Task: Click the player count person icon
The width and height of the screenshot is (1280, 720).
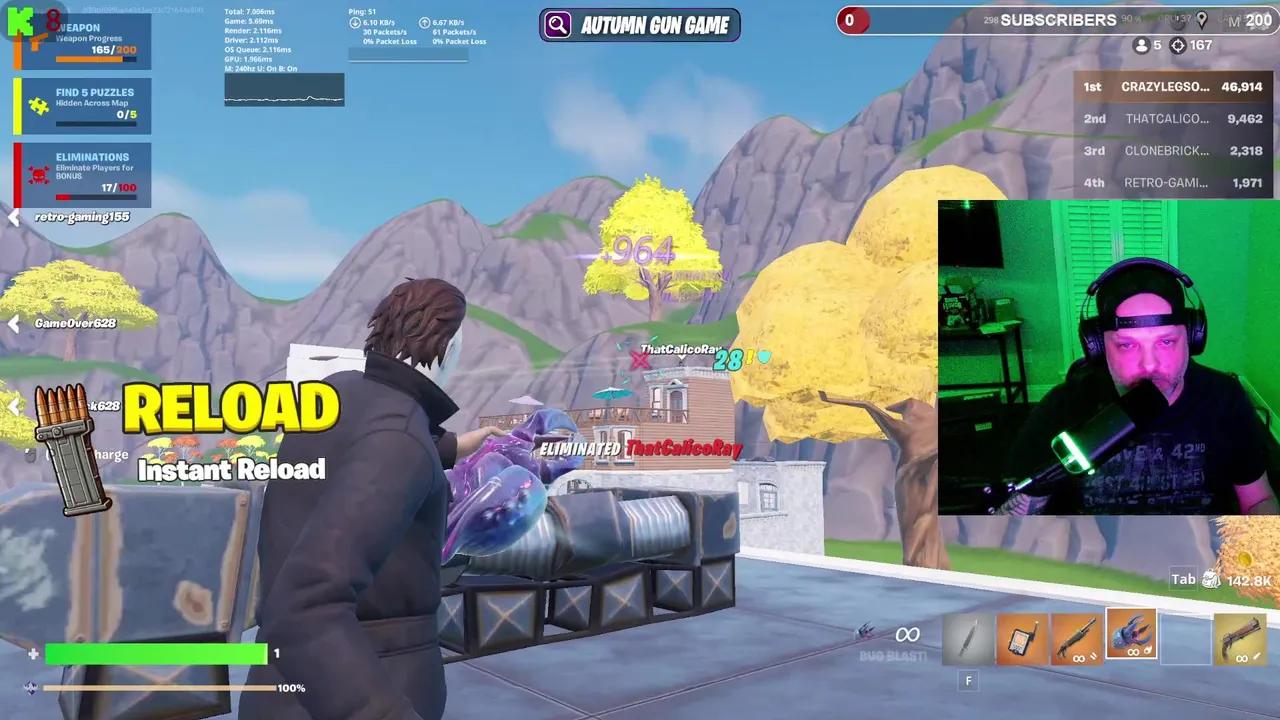Action: [1142, 45]
